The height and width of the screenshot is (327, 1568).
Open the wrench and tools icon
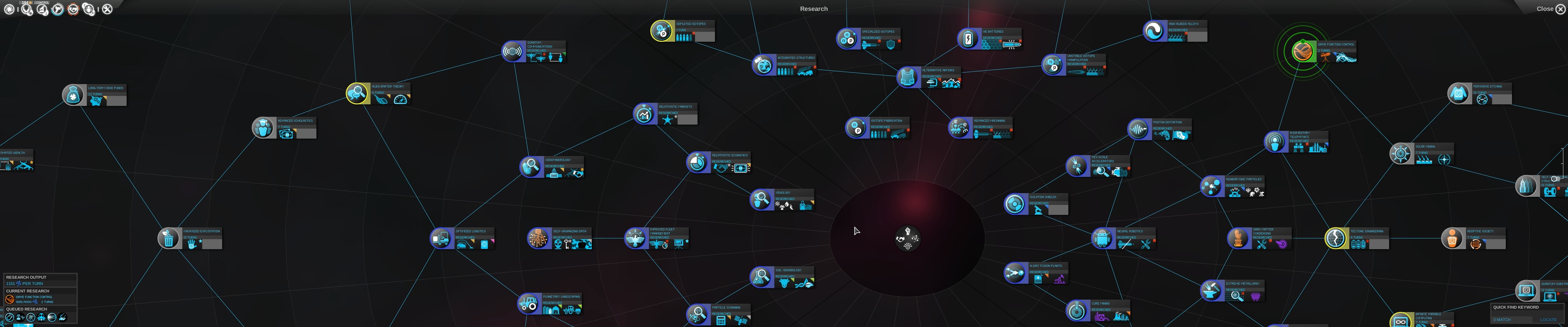108,8
